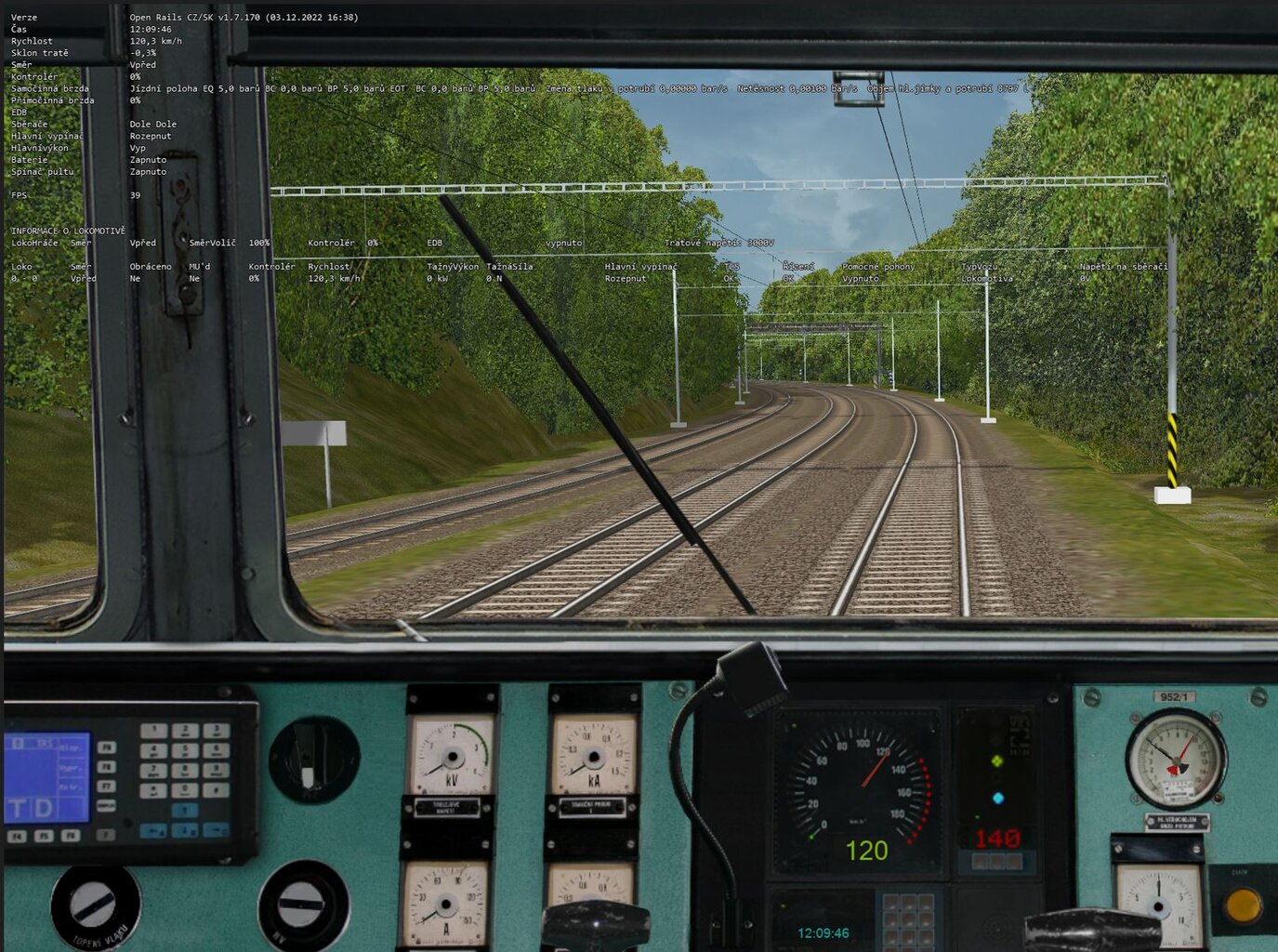Hit the F4 key below the blue screen
Viewport: 1278px width, 952px height.
click(x=17, y=836)
